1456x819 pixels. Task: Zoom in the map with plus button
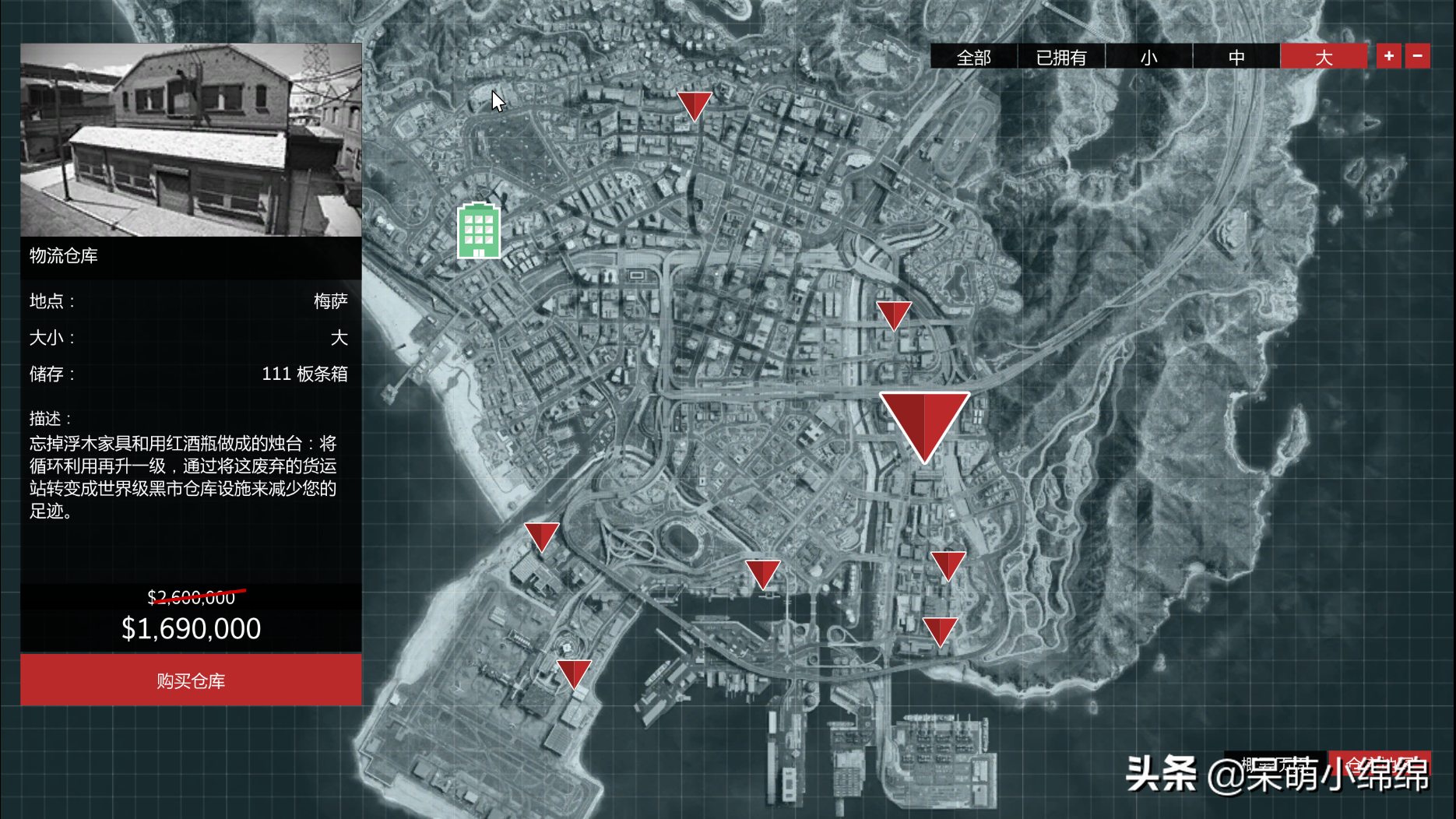coord(1388,56)
